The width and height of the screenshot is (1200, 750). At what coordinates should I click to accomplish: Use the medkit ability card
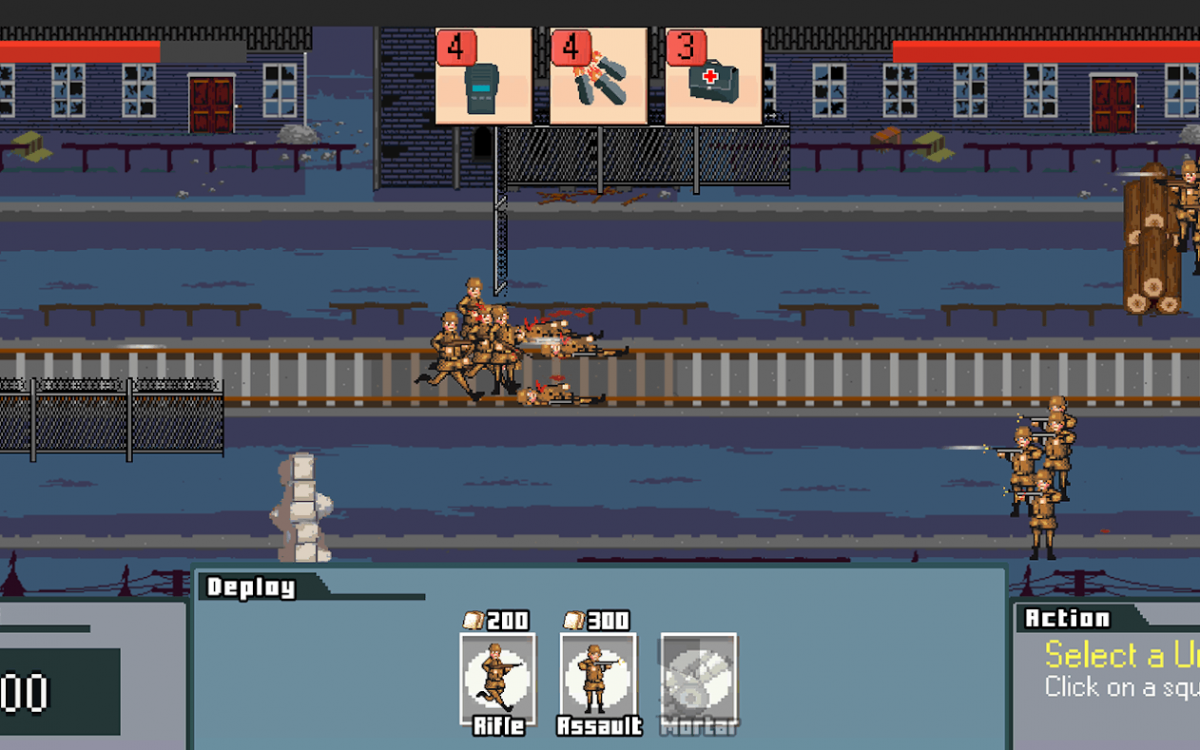[713, 76]
